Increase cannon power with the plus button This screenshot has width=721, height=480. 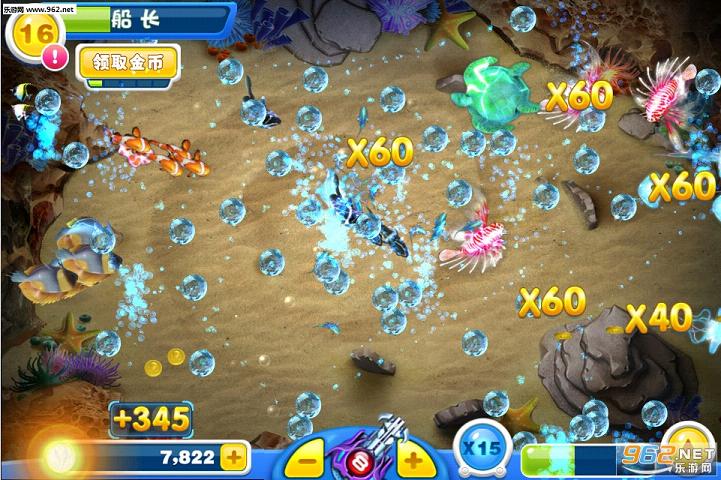413,461
